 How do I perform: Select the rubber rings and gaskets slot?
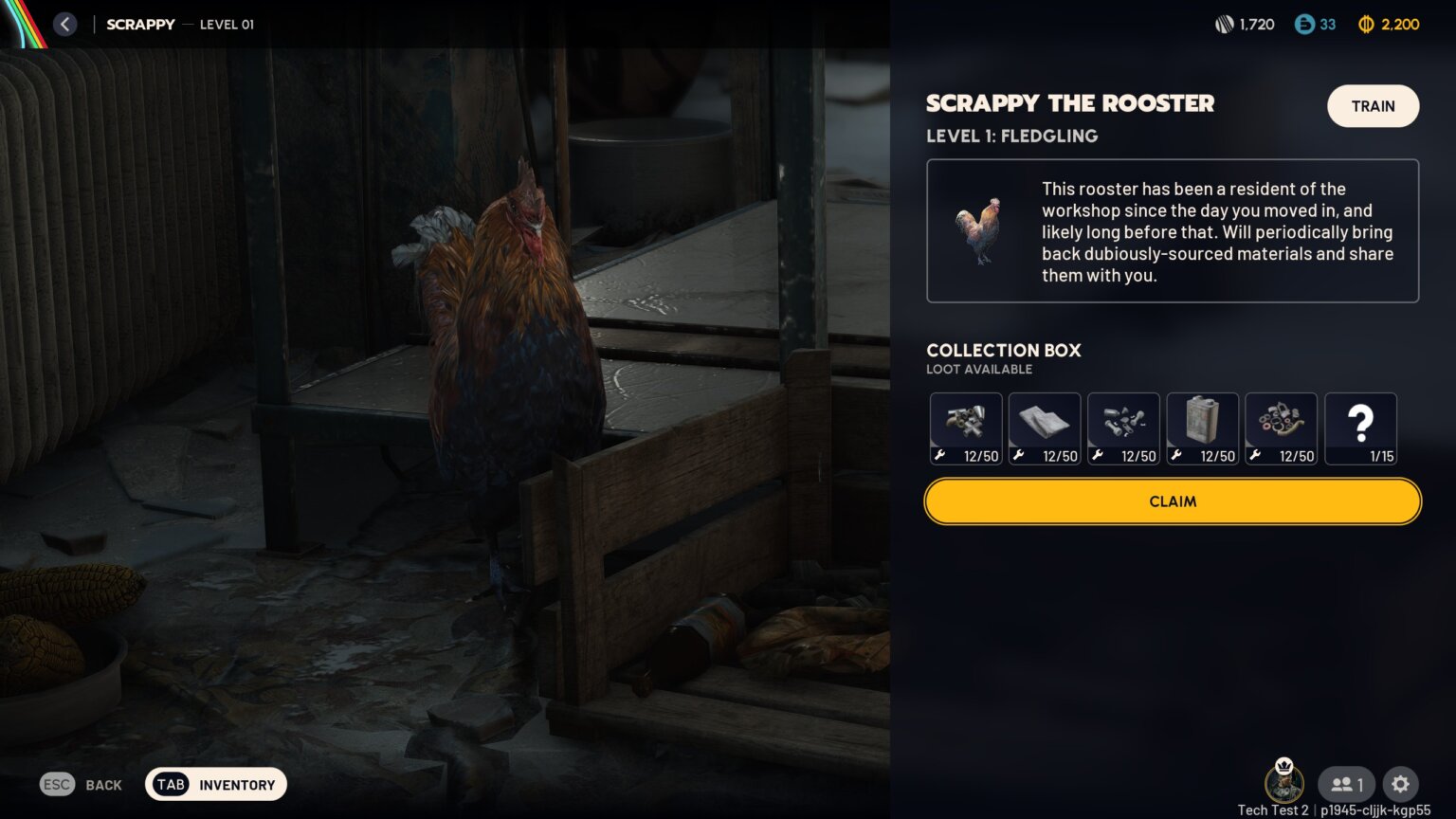1281,428
